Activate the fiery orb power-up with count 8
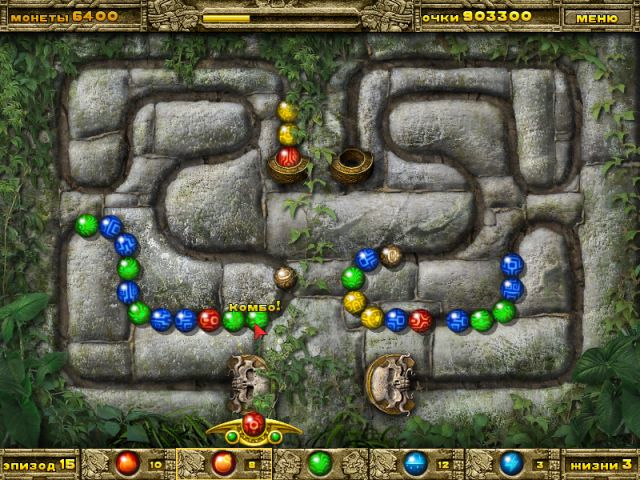 (222, 463)
